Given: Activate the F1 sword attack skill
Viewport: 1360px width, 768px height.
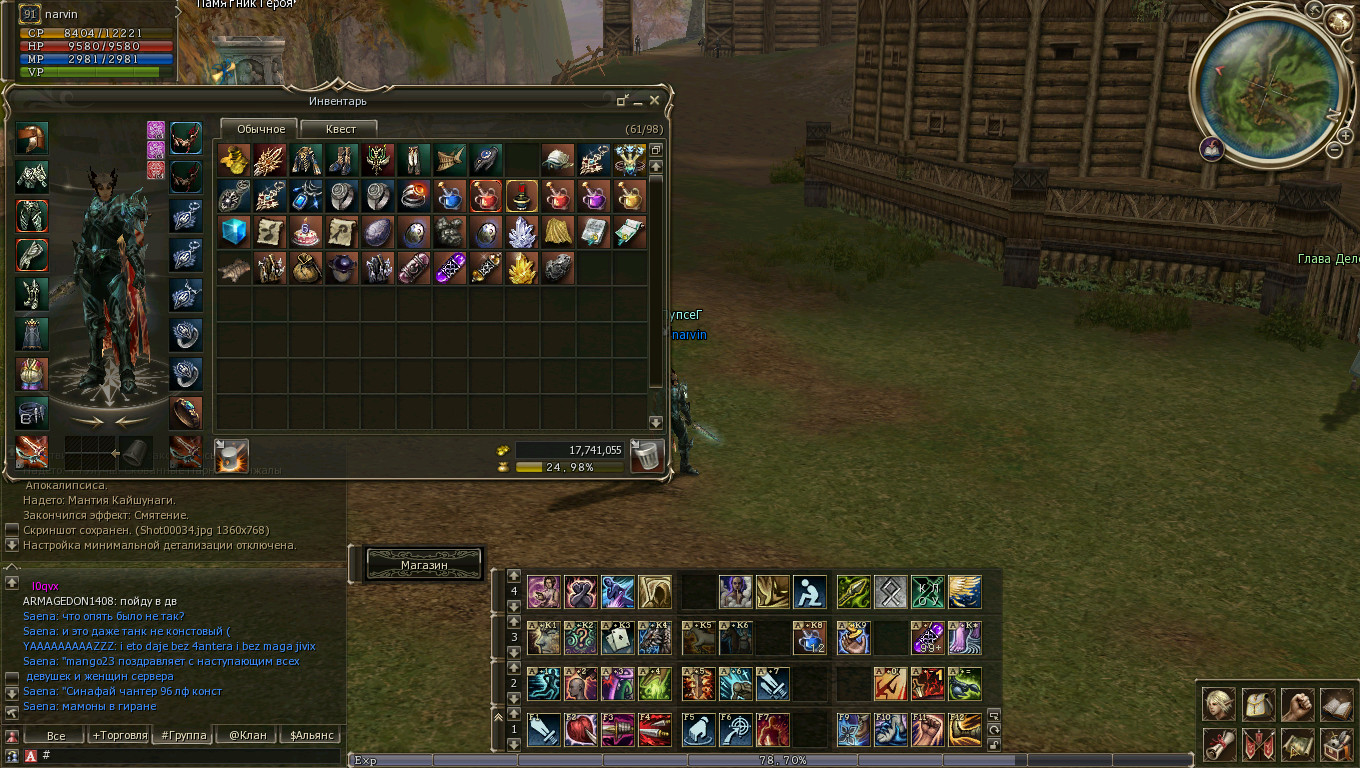Looking at the screenshot, I should (x=544, y=729).
